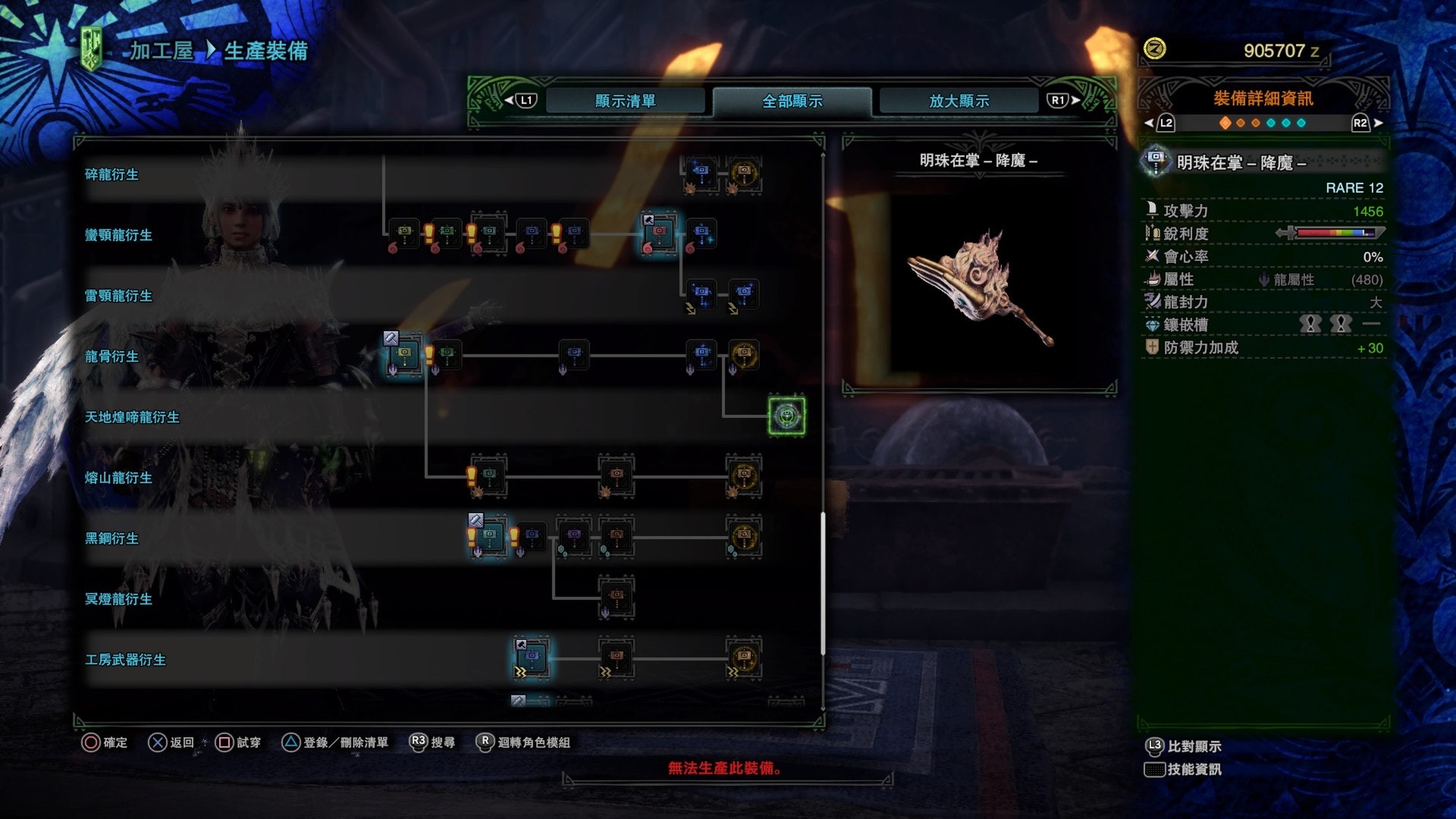Select the 冥燈龍衍生 weapon node
The width and height of the screenshot is (1456, 819).
(617, 596)
